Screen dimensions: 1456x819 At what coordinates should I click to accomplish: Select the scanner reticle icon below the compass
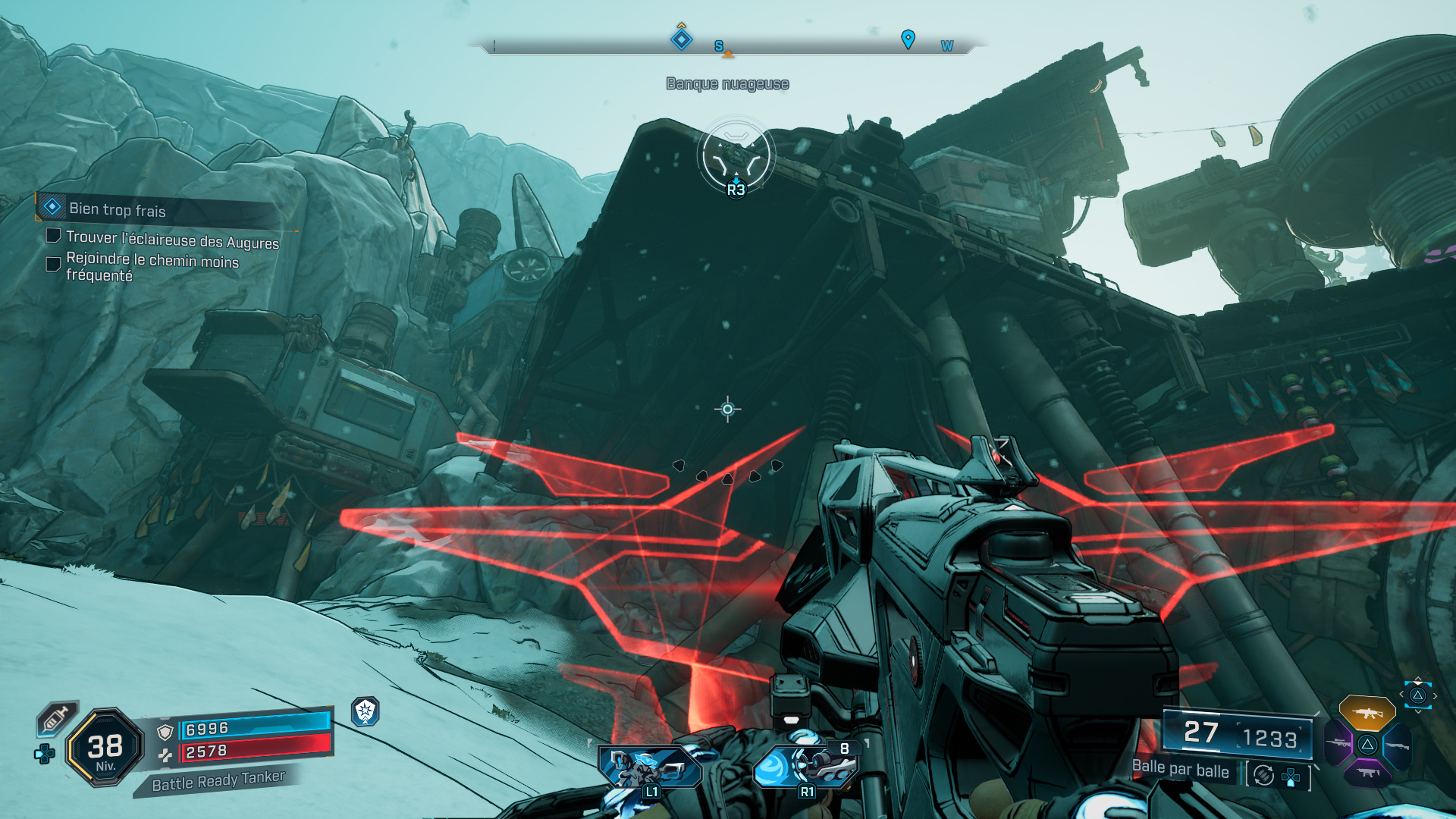click(736, 155)
